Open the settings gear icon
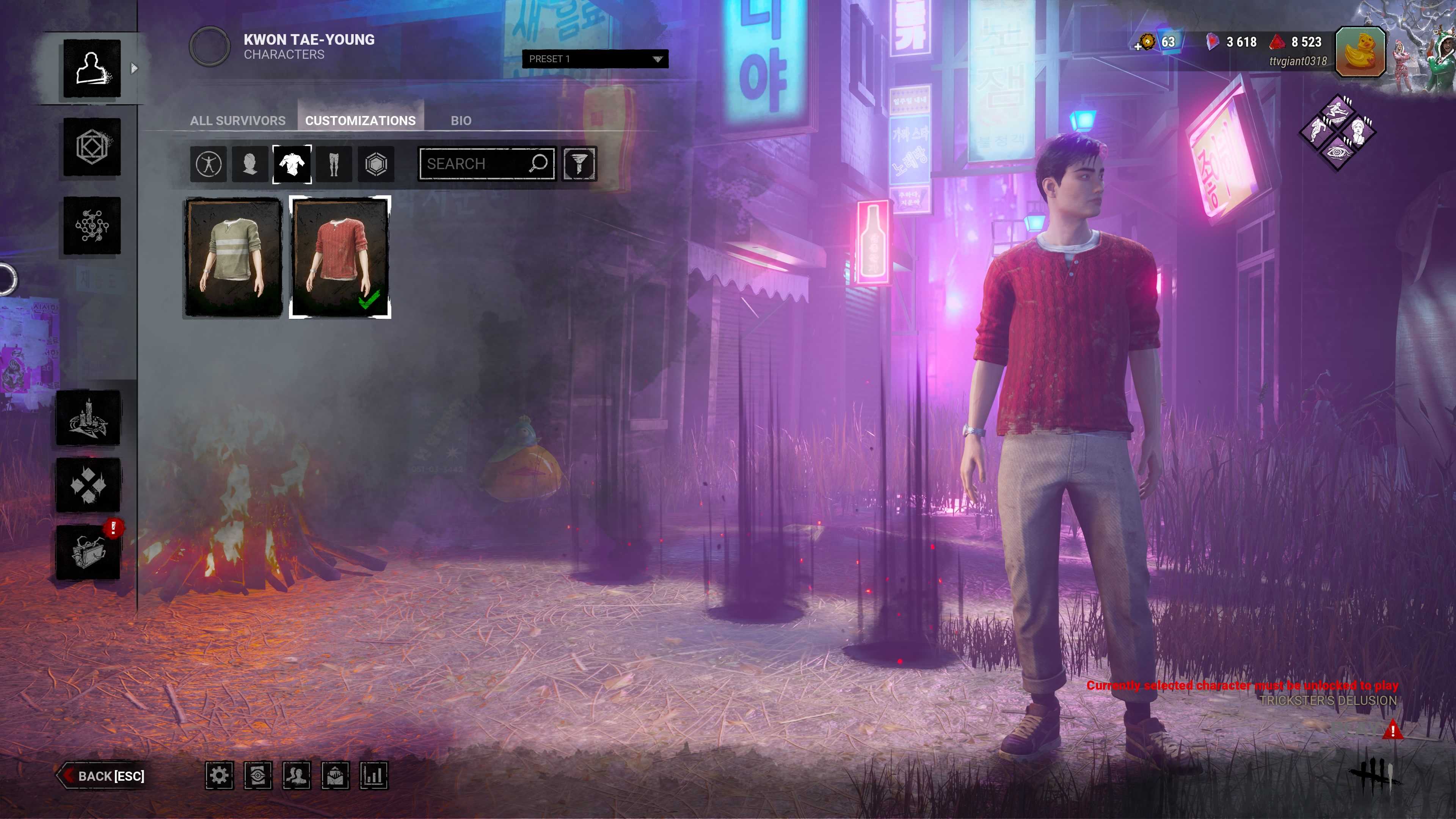The width and height of the screenshot is (1456, 819). pos(219,775)
